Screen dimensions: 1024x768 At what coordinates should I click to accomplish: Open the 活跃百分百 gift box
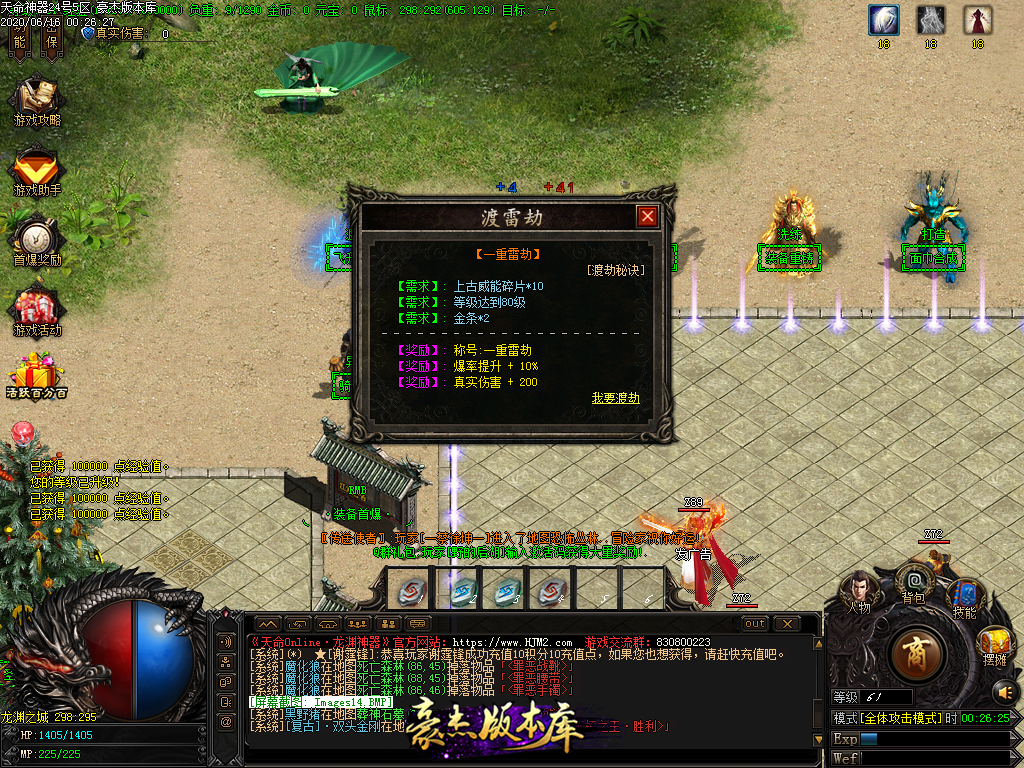(36, 376)
